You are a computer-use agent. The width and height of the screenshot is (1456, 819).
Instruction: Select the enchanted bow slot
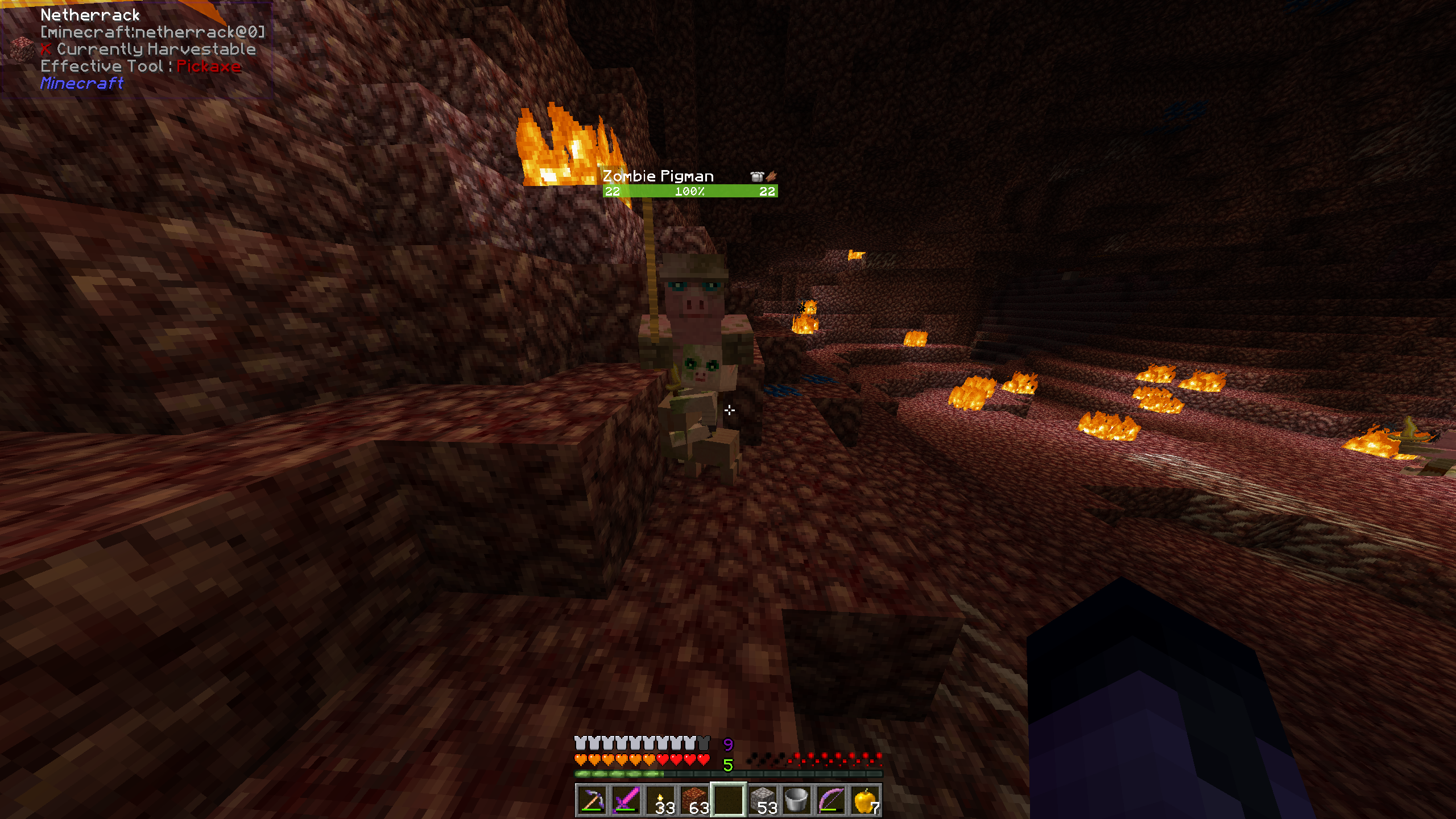[831, 800]
